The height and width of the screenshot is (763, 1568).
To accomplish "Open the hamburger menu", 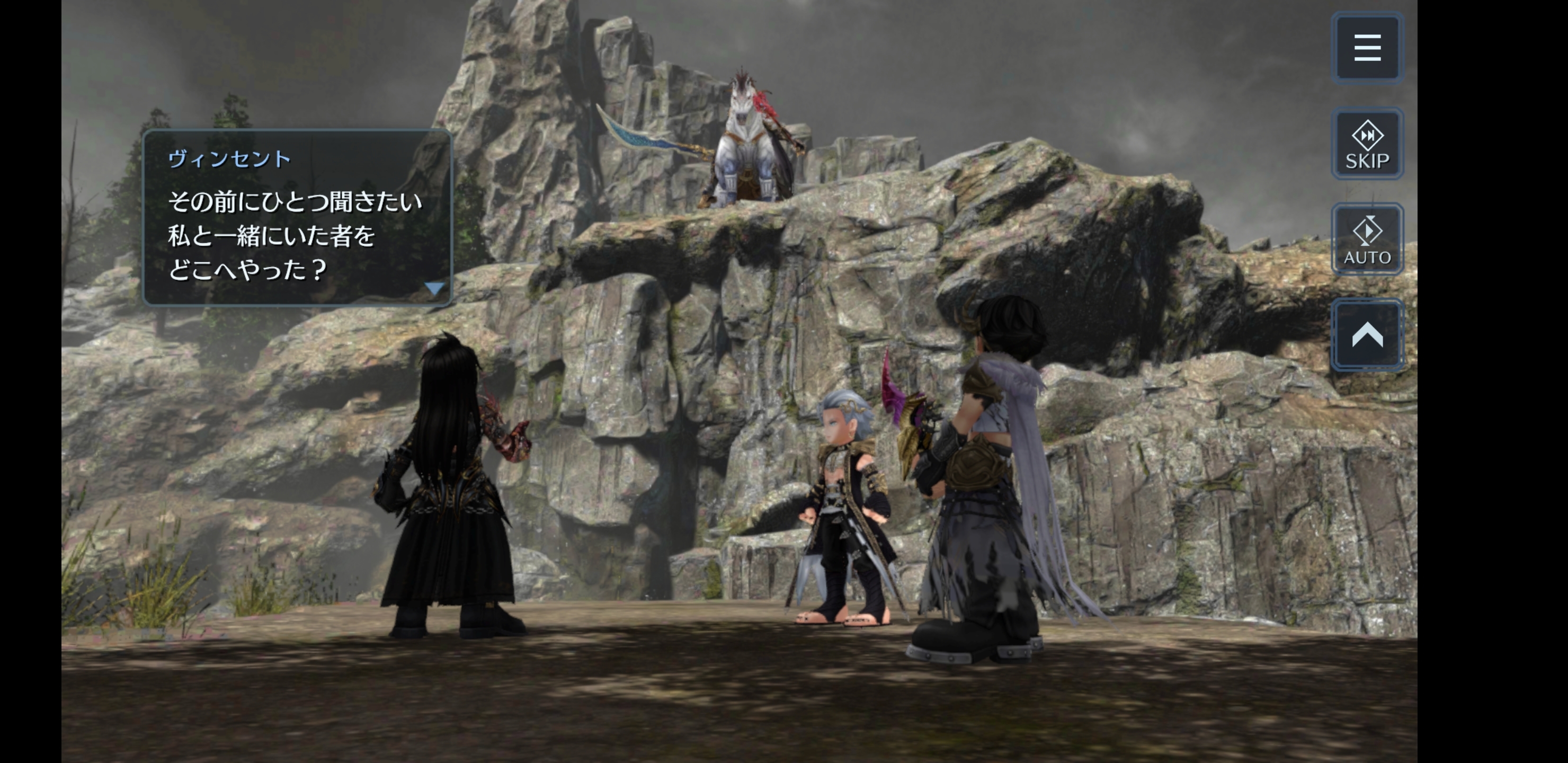I will point(1367,48).
